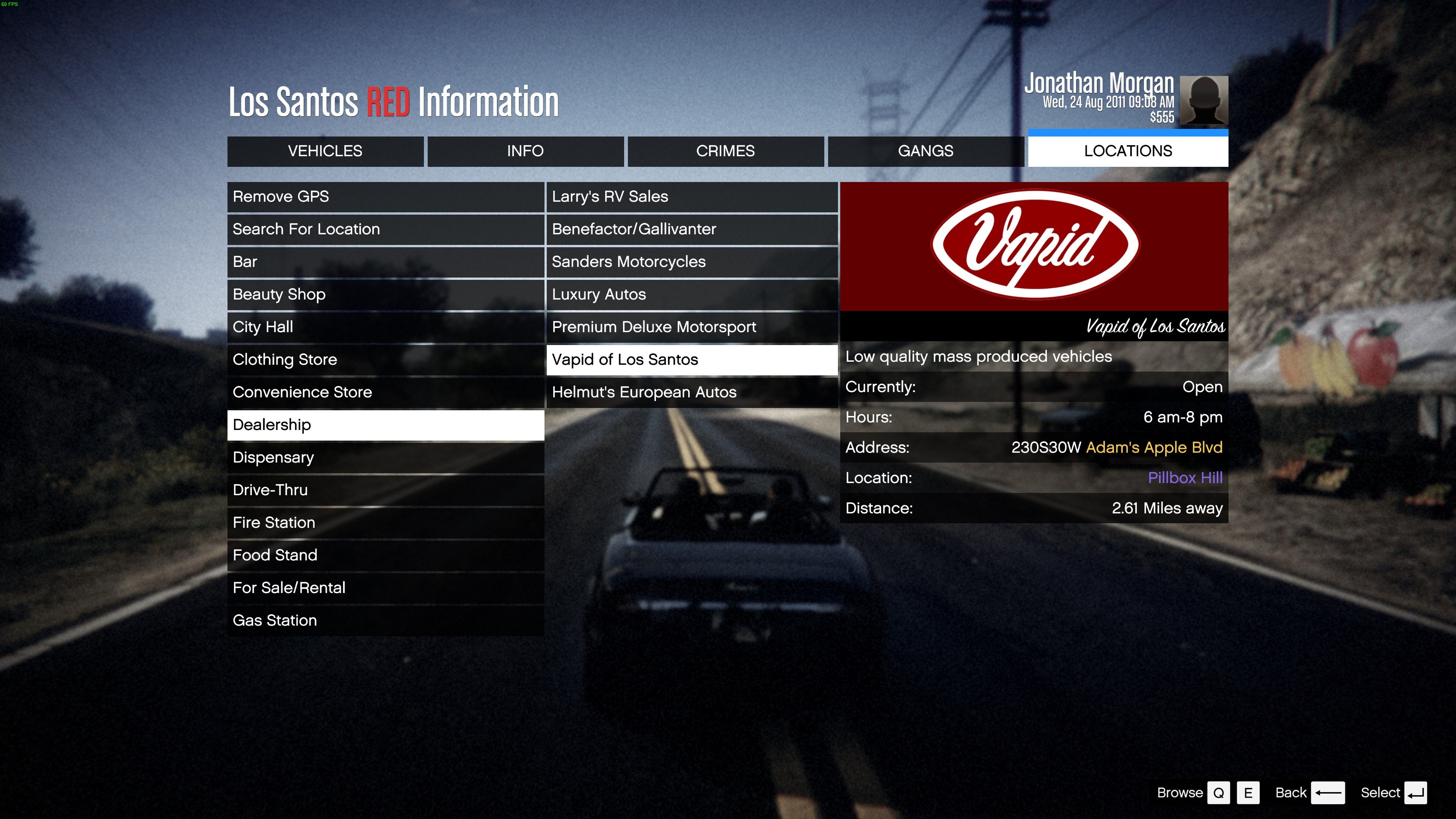Click the Vapid logo banner
Image resolution: width=1456 pixels, height=819 pixels.
[x=1034, y=246]
